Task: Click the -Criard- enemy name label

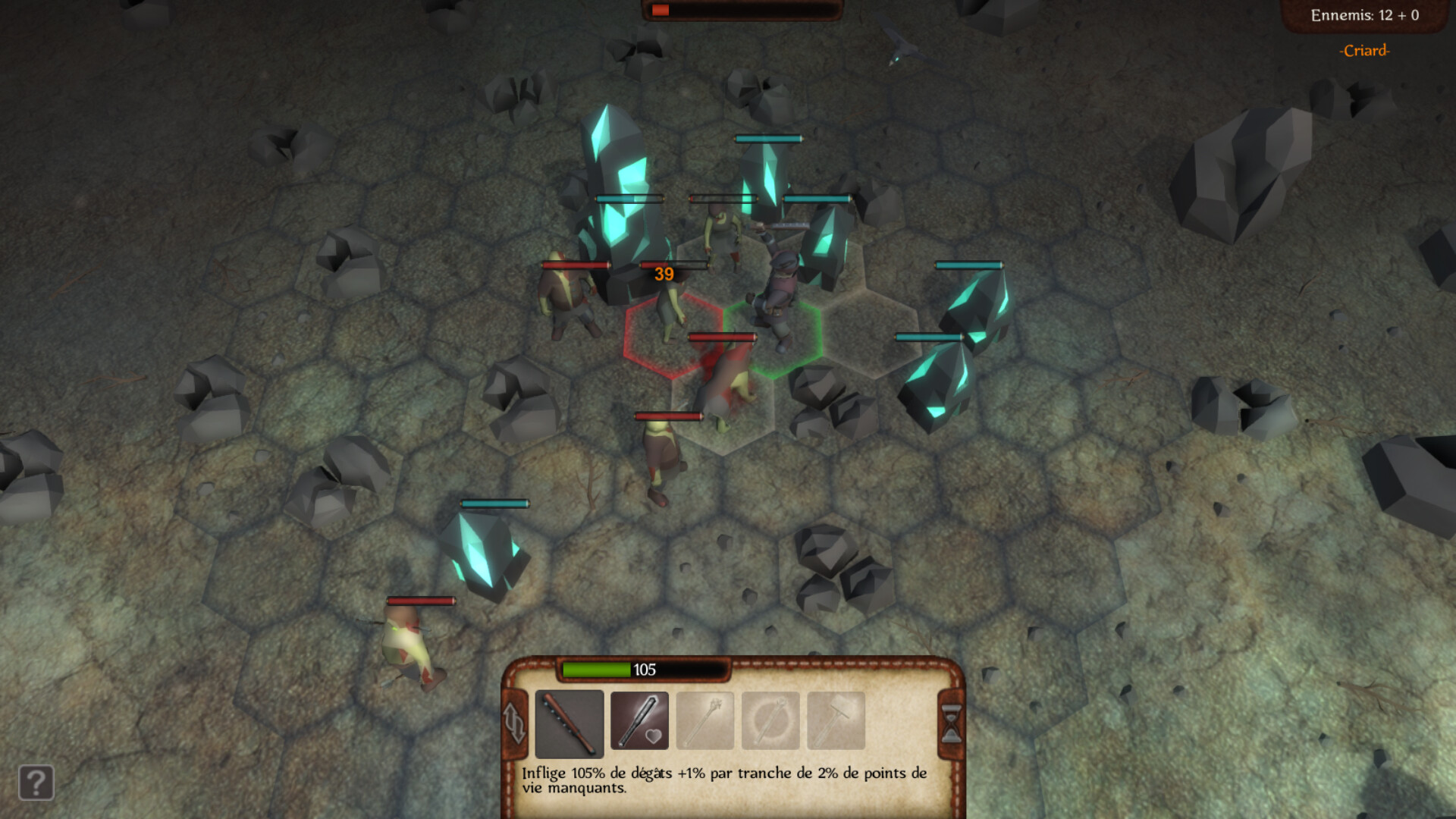Action: [x=1363, y=51]
